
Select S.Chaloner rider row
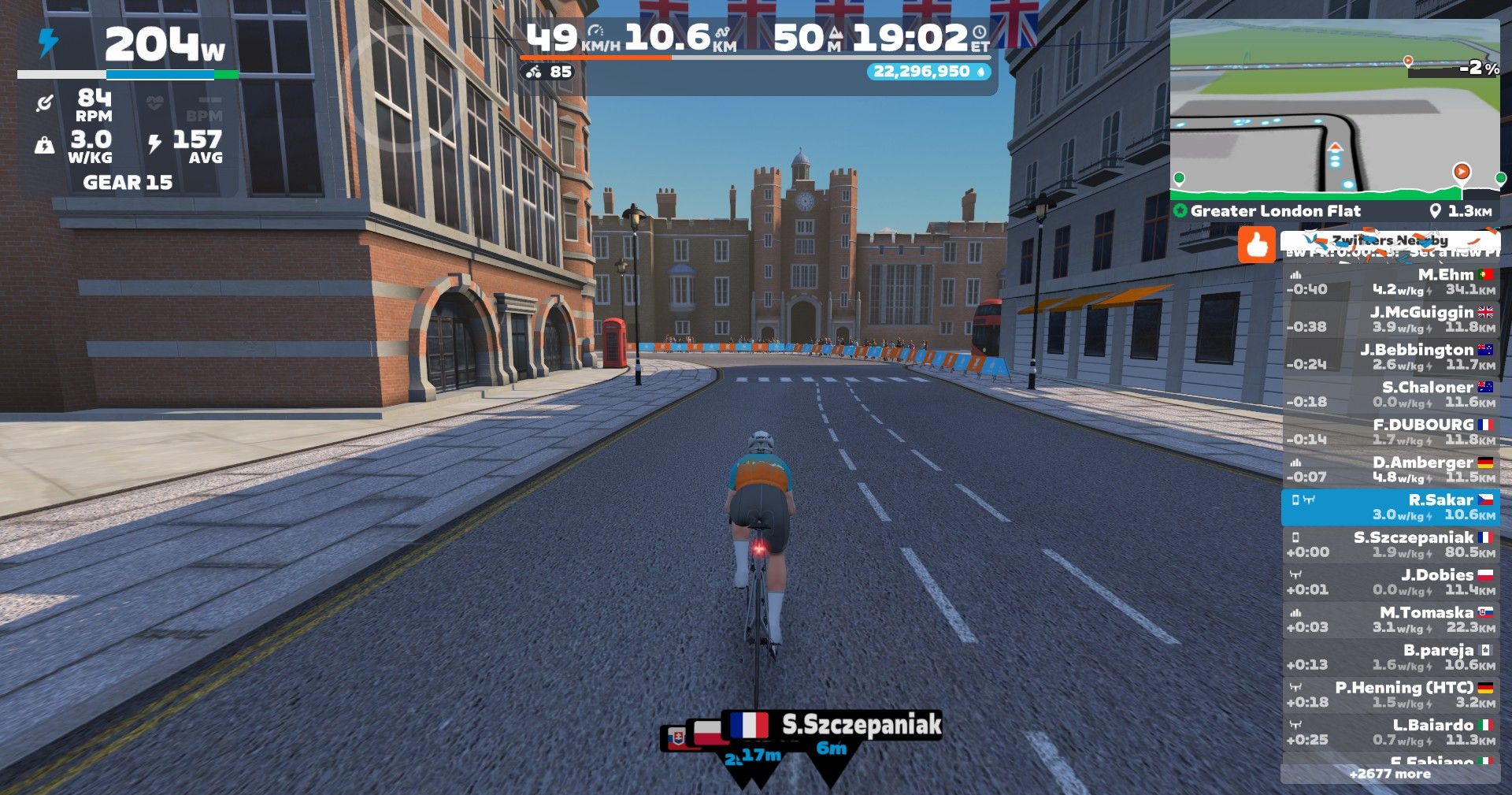tap(1390, 395)
